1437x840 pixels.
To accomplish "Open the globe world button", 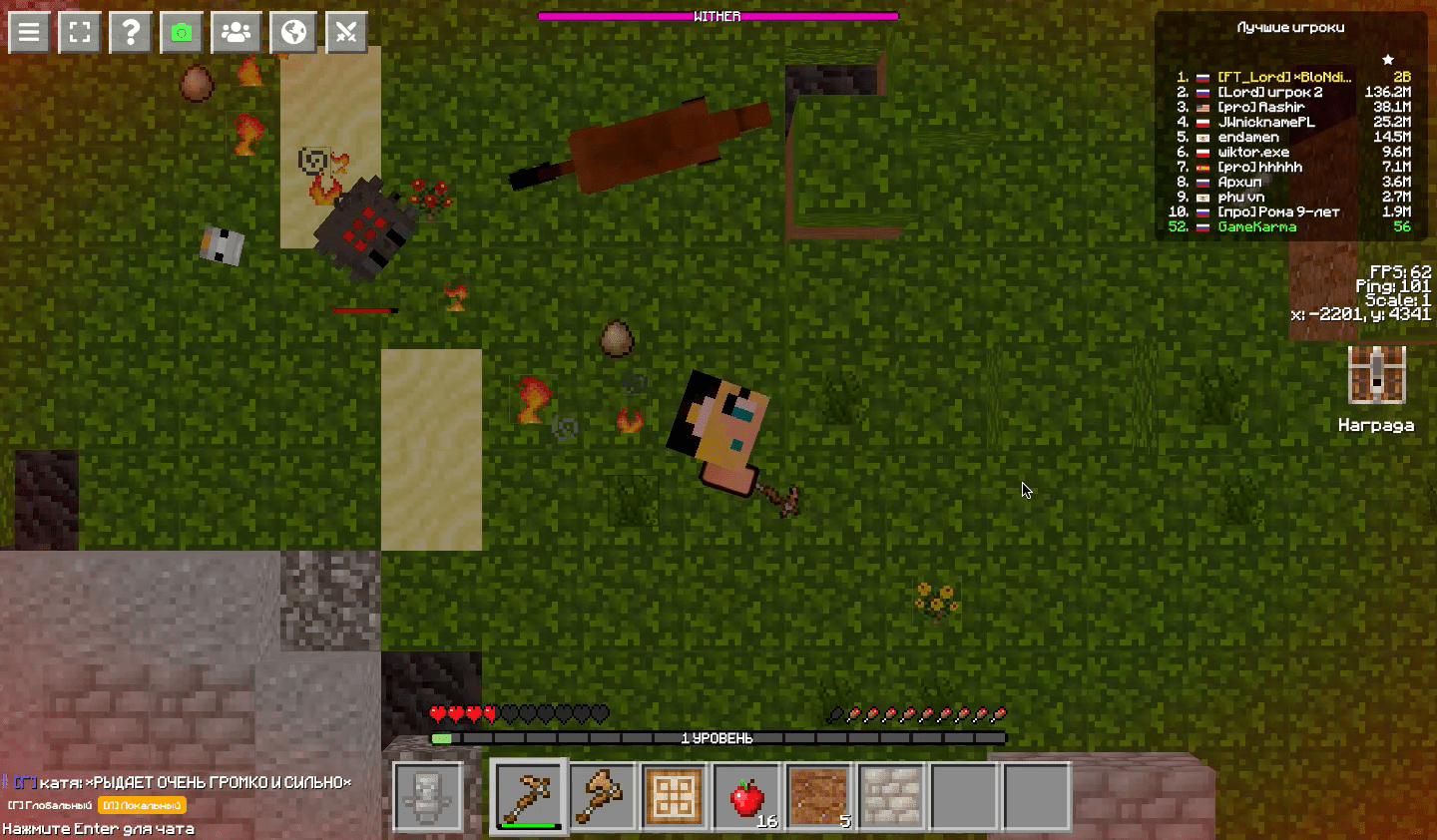I will coord(293,32).
